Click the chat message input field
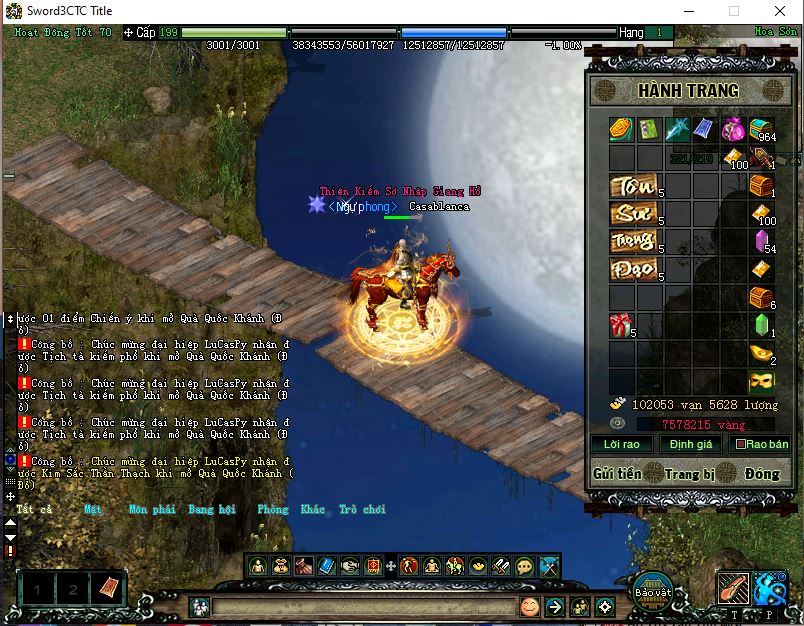The height and width of the screenshot is (626, 804). (x=360, y=607)
